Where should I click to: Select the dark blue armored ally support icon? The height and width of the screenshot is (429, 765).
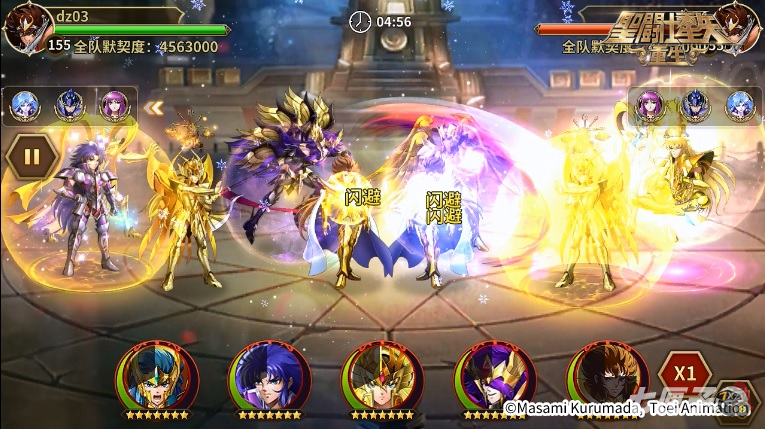68,104
